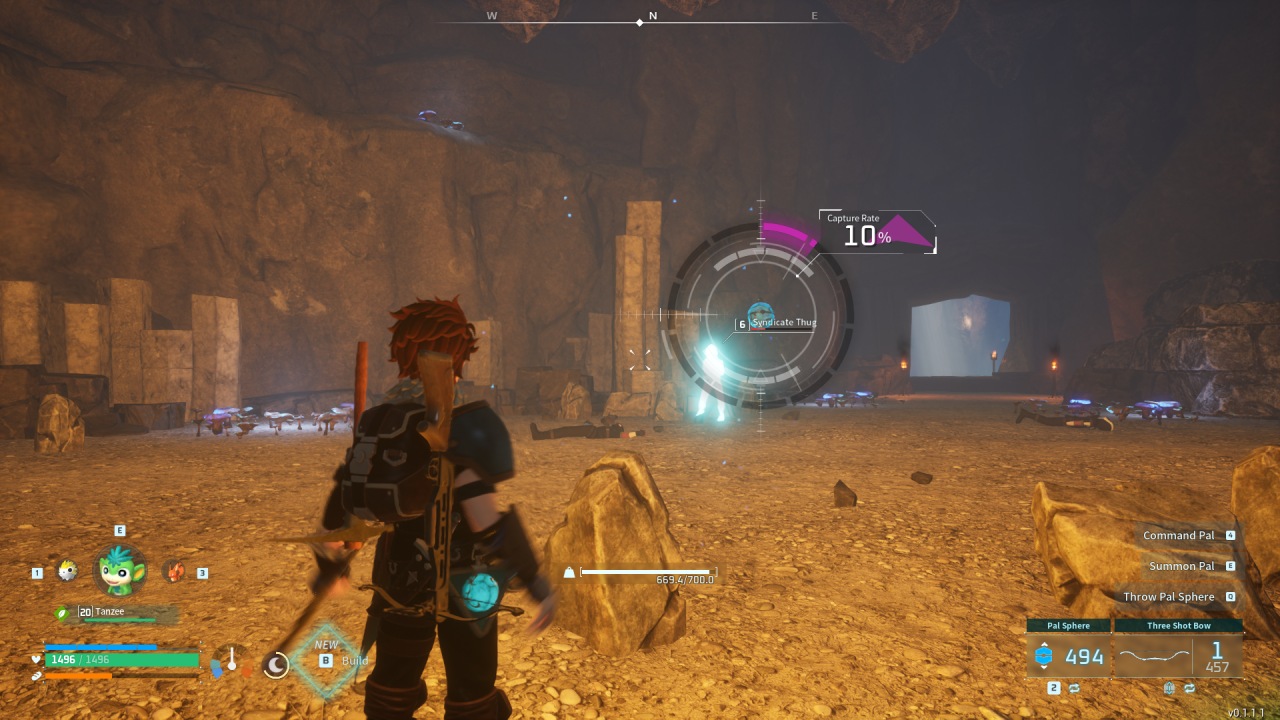Click the Pal Sphere ammo icon
Screen dimensions: 1280x720
tap(1044, 655)
